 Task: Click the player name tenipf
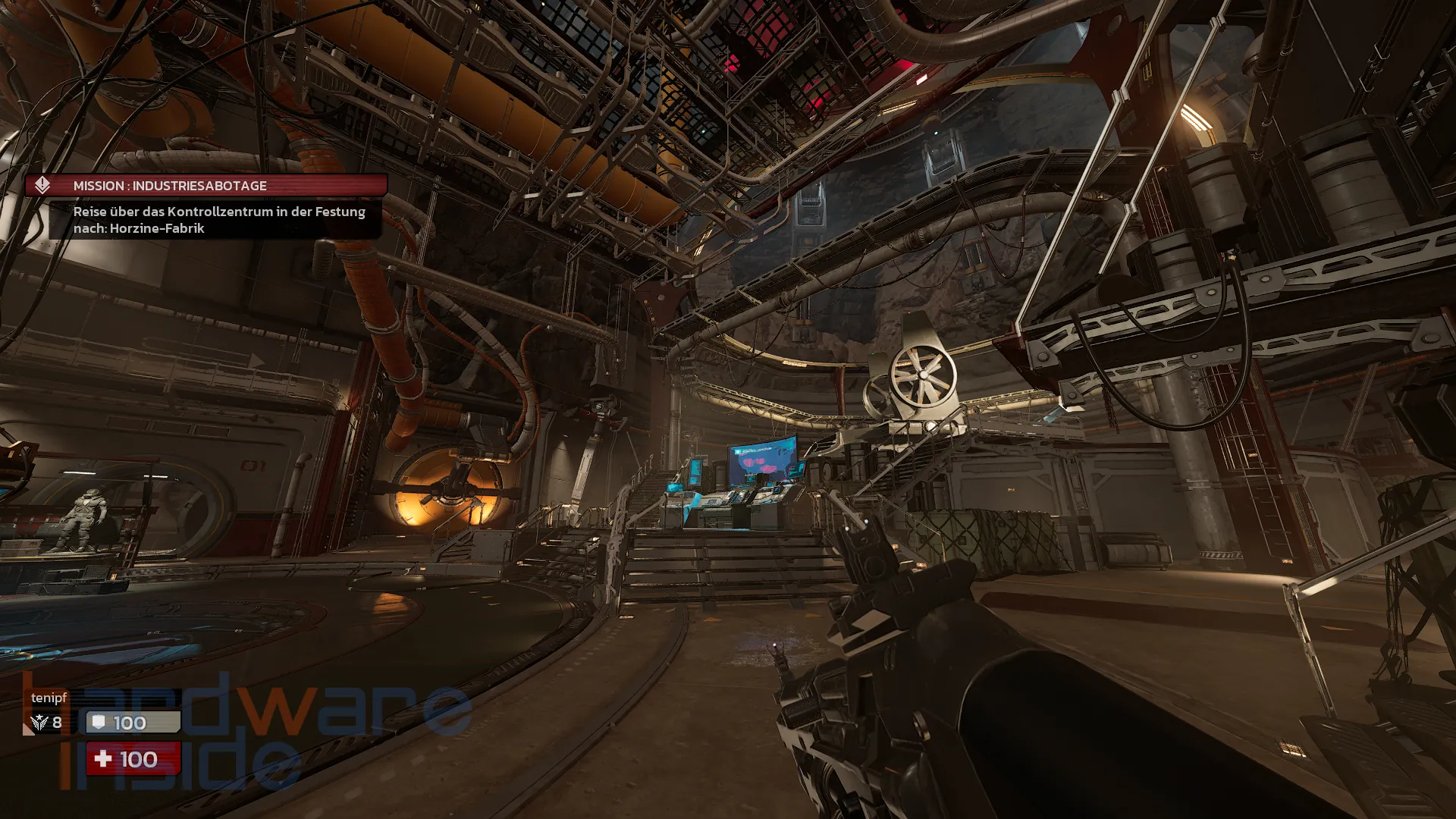point(49,698)
